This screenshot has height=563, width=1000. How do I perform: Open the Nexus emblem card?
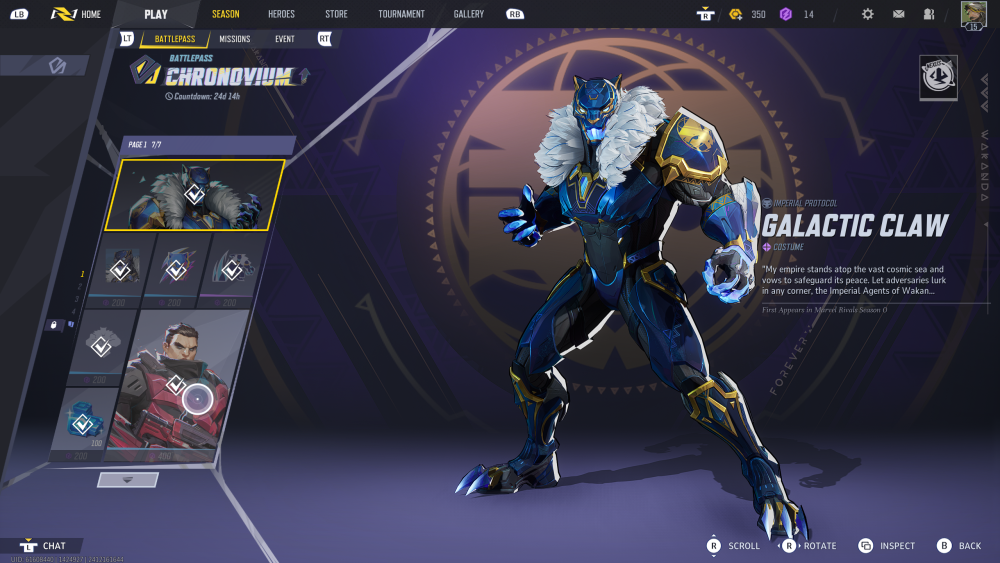point(938,77)
